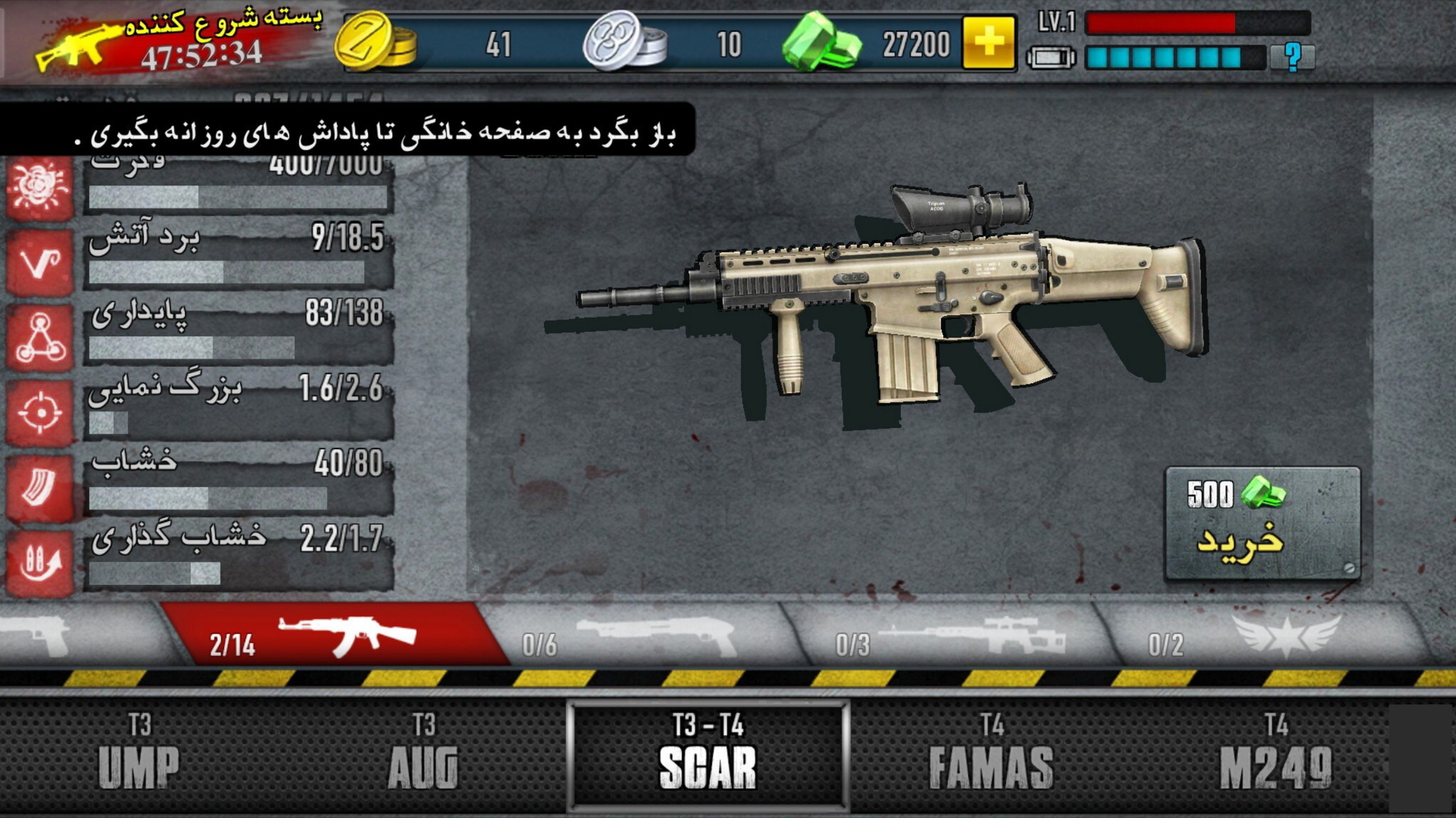
Task: Tap the yellow plus to add currency
Action: 988,43
